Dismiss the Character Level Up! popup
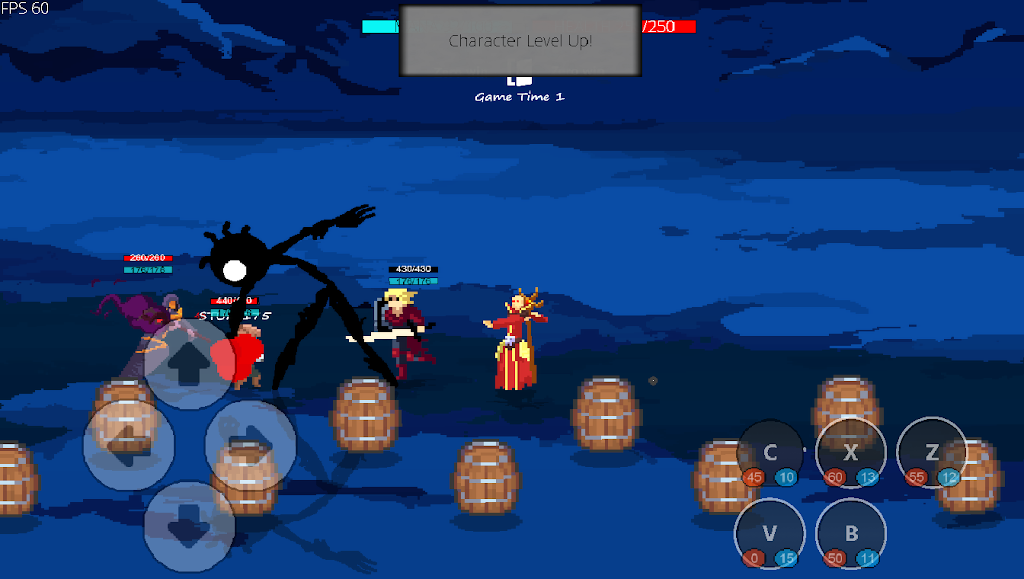Screen dimensions: 1024x579 coord(520,41)
